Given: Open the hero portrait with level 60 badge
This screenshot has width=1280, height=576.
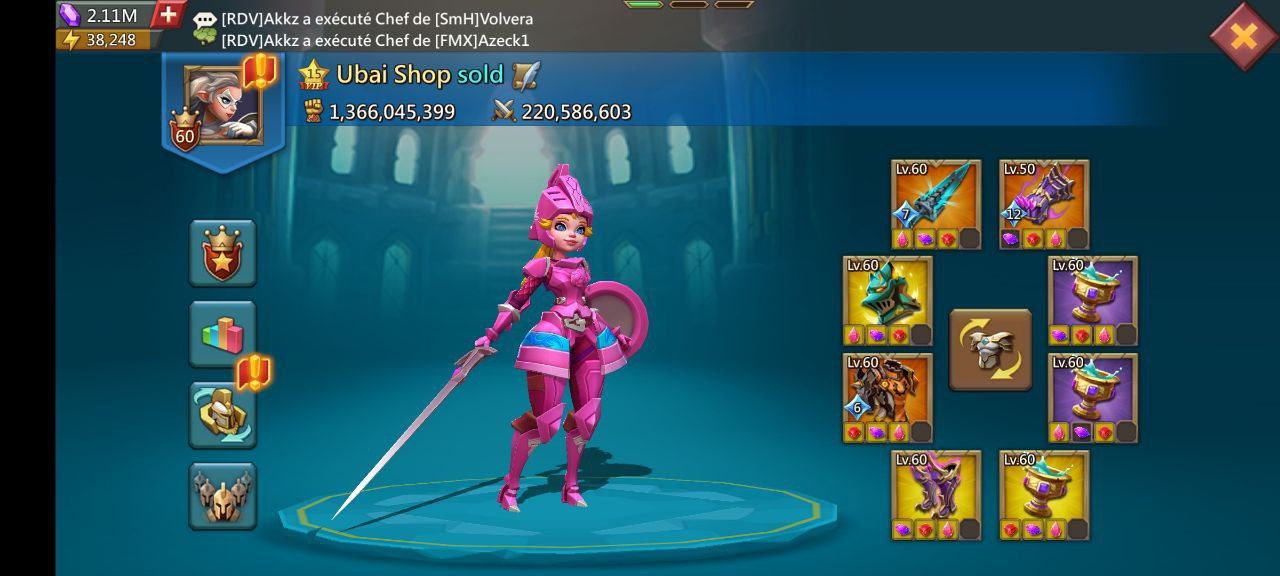Looking at the screenshot, I should pyautogui.click(x=222, y=105).
